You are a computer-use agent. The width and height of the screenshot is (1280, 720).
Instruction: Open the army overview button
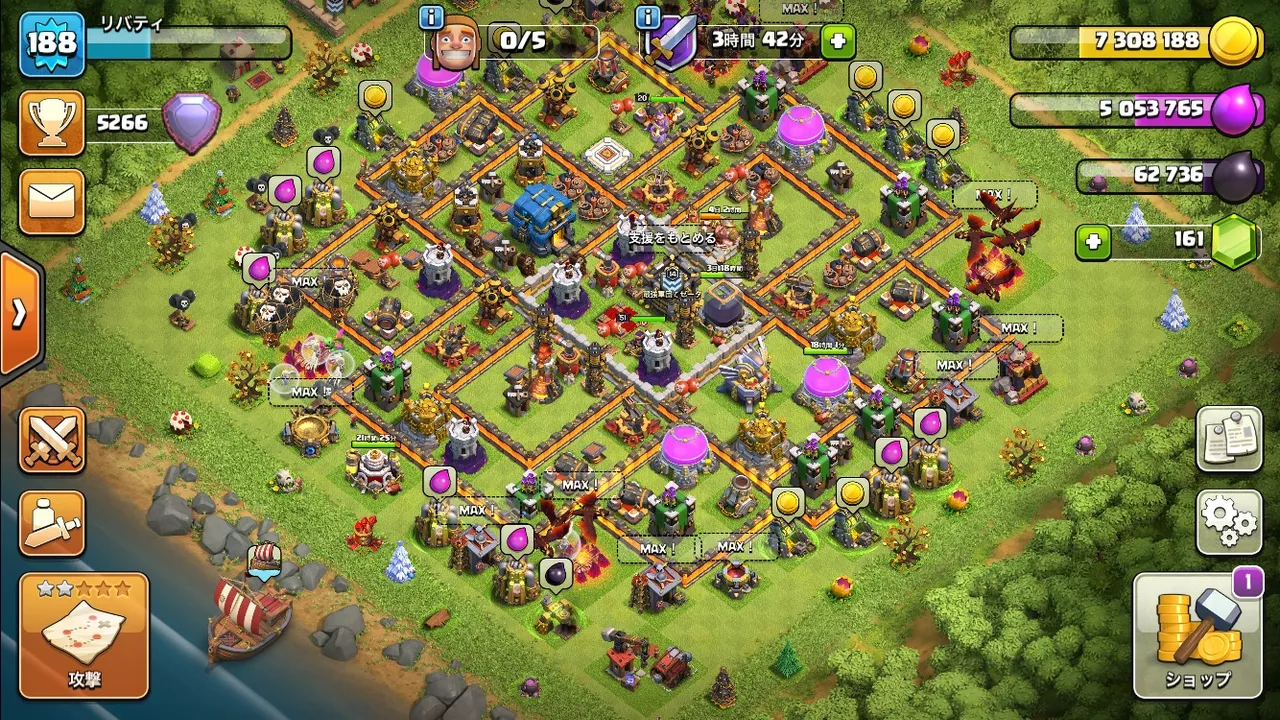tap(52, 524)
